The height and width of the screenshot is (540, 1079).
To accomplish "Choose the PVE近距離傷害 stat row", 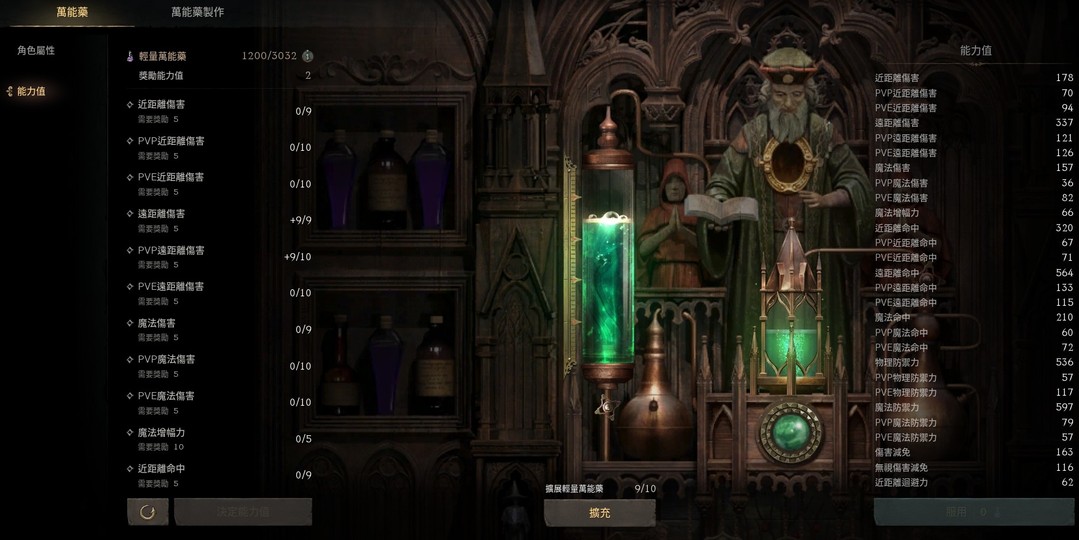I will pyautogui.click(x=219, y=184).
